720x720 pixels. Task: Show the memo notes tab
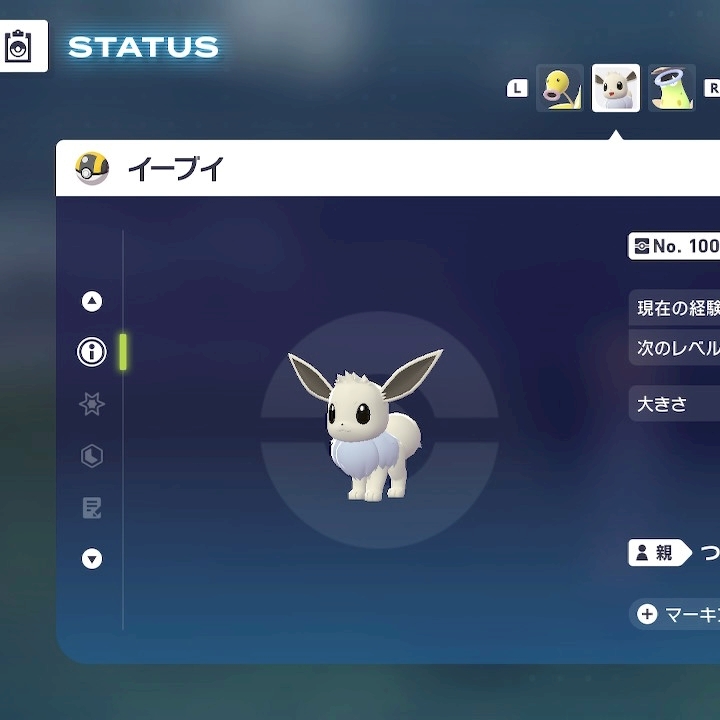point(92,508)
